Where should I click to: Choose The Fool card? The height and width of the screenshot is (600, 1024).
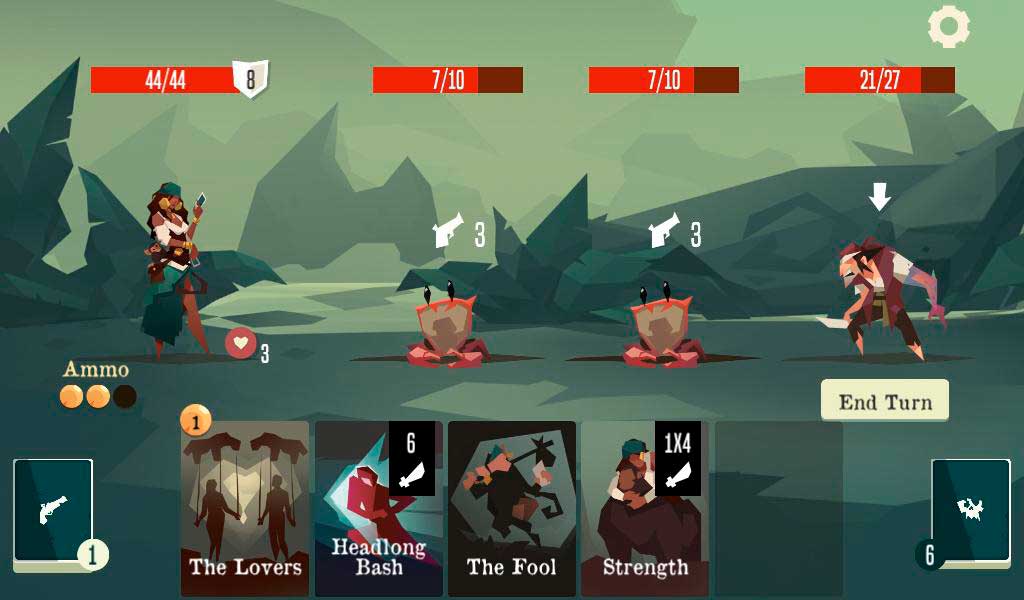pos(512,509)
